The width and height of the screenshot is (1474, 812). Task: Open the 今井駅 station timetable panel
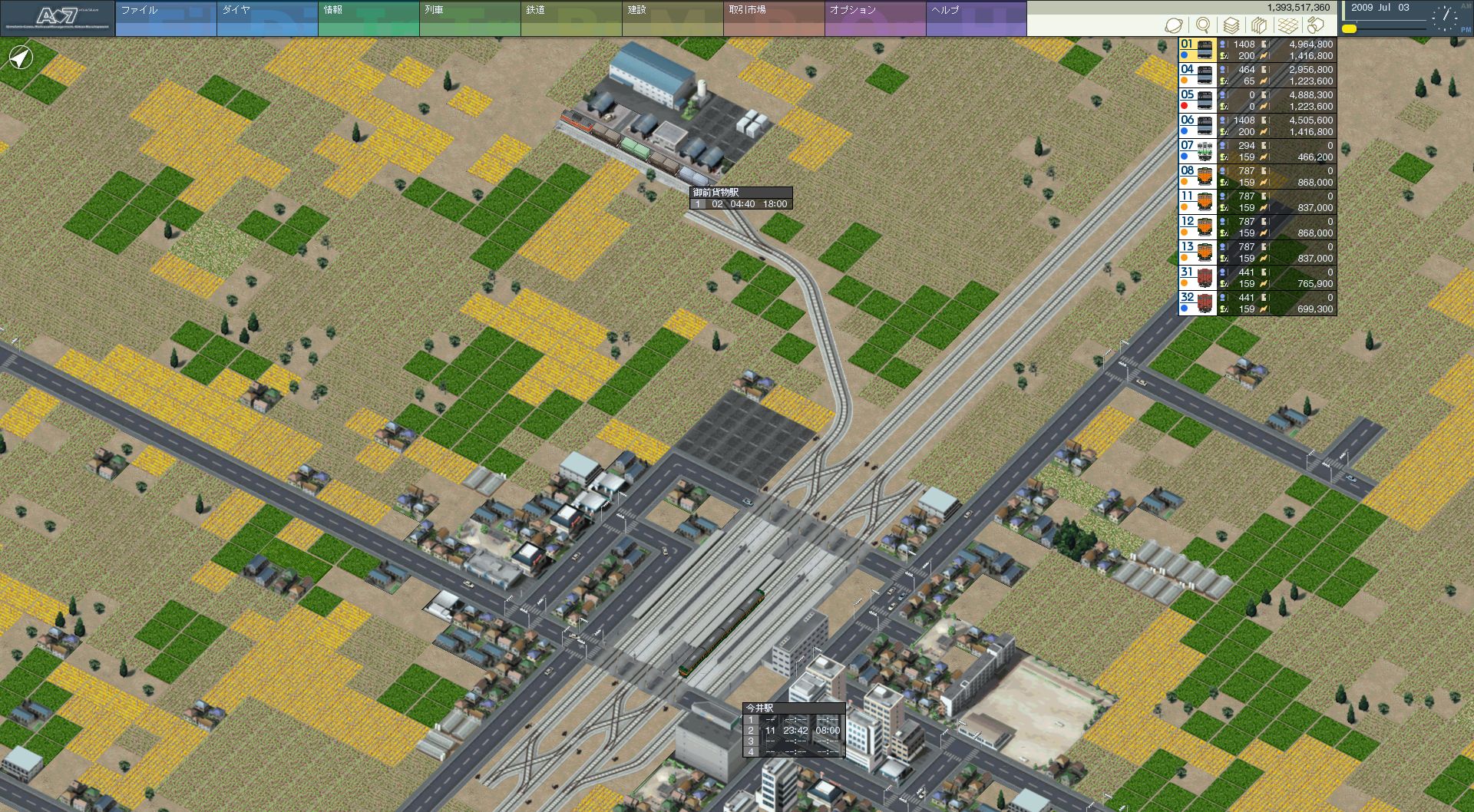pos(794,730)
